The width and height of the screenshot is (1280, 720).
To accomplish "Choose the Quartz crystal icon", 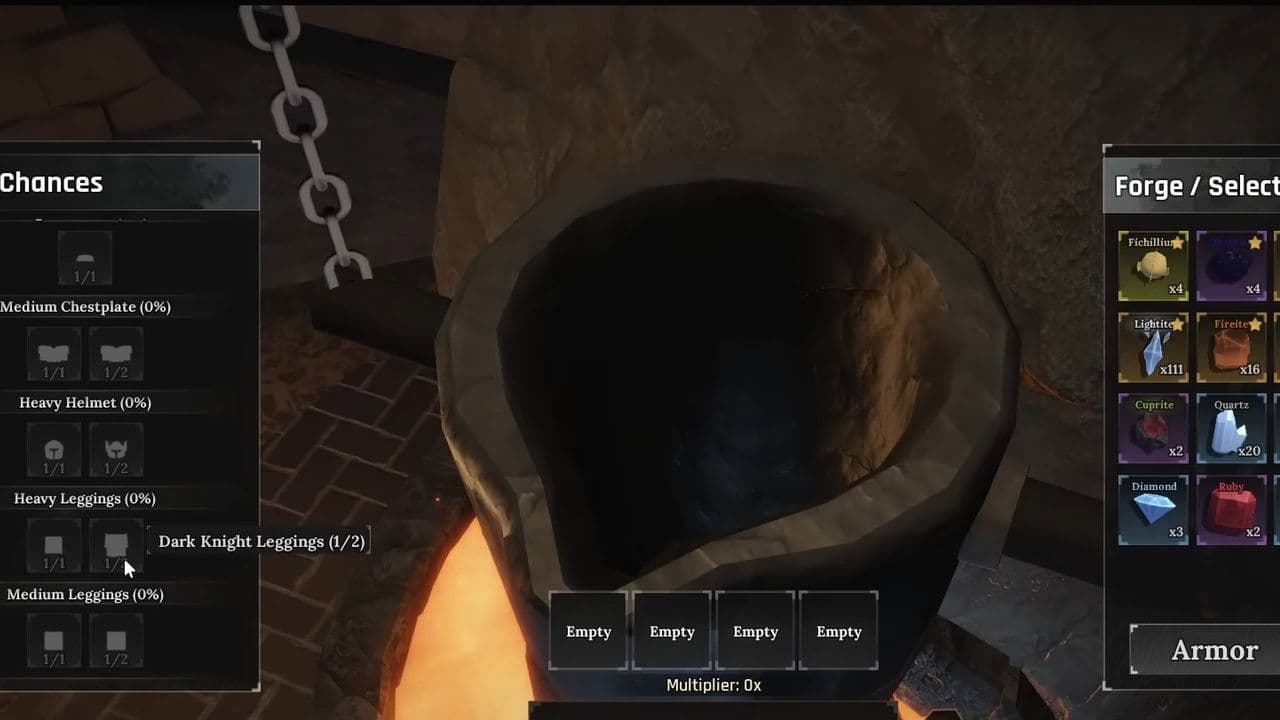I will coord(1232,430).
